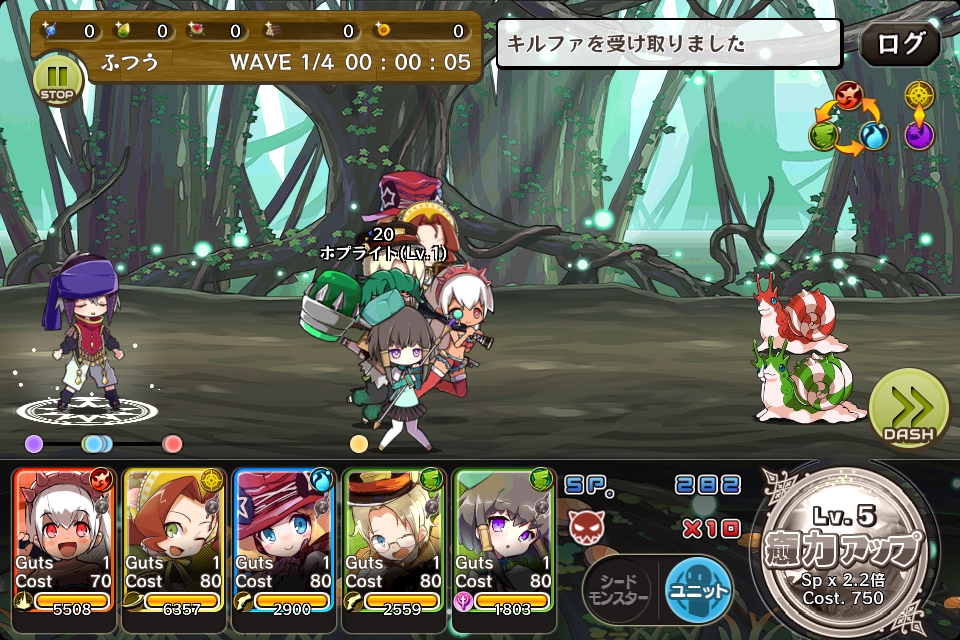Viewport: 960px width, 640px height.
Task: Deploy the blonde unit with glasses
Action: (x=394, y=540)
